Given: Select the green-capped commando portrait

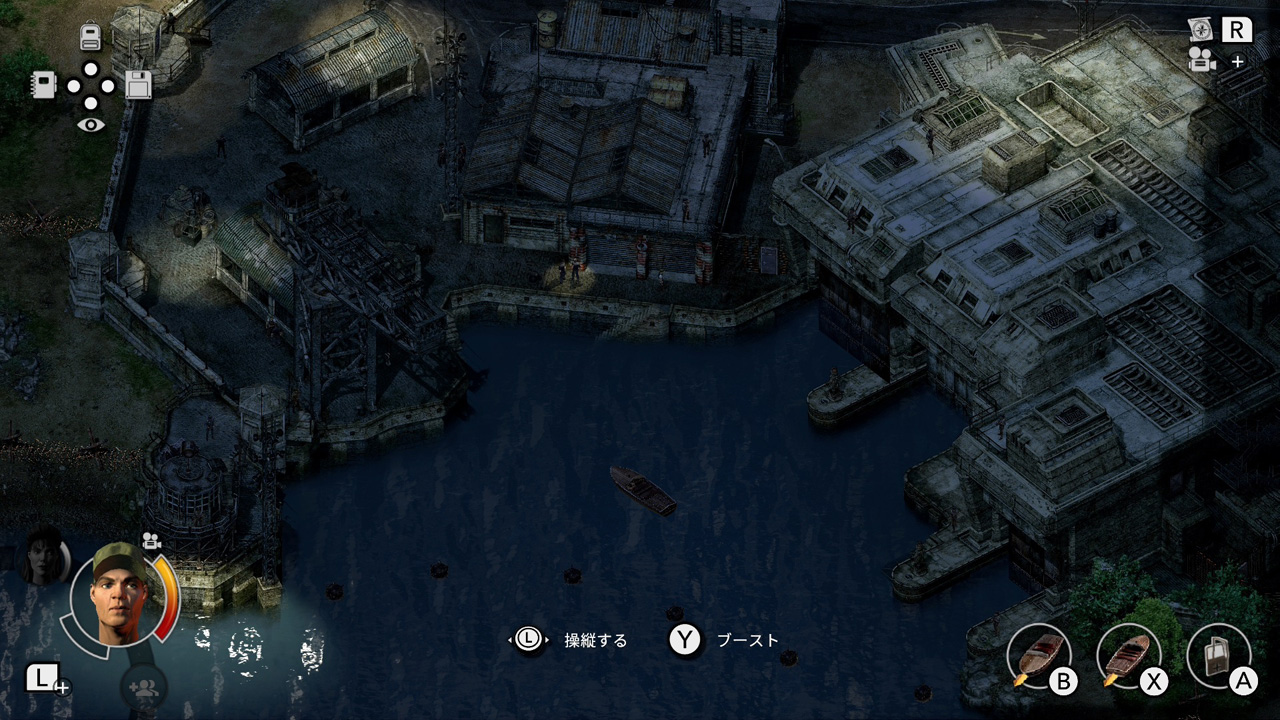Looking at the screenshot, I should coord(117,595).
